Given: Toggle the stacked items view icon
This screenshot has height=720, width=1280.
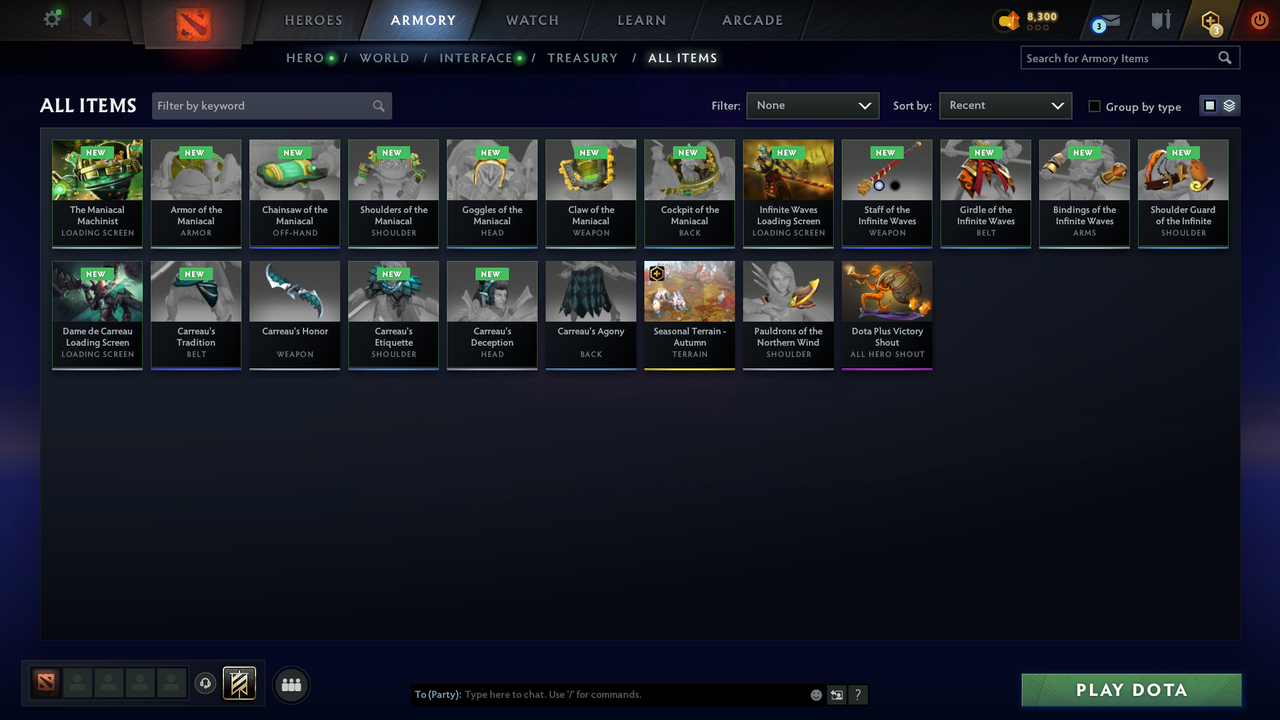Looking at the screenshot, I should click(1228, 104).
